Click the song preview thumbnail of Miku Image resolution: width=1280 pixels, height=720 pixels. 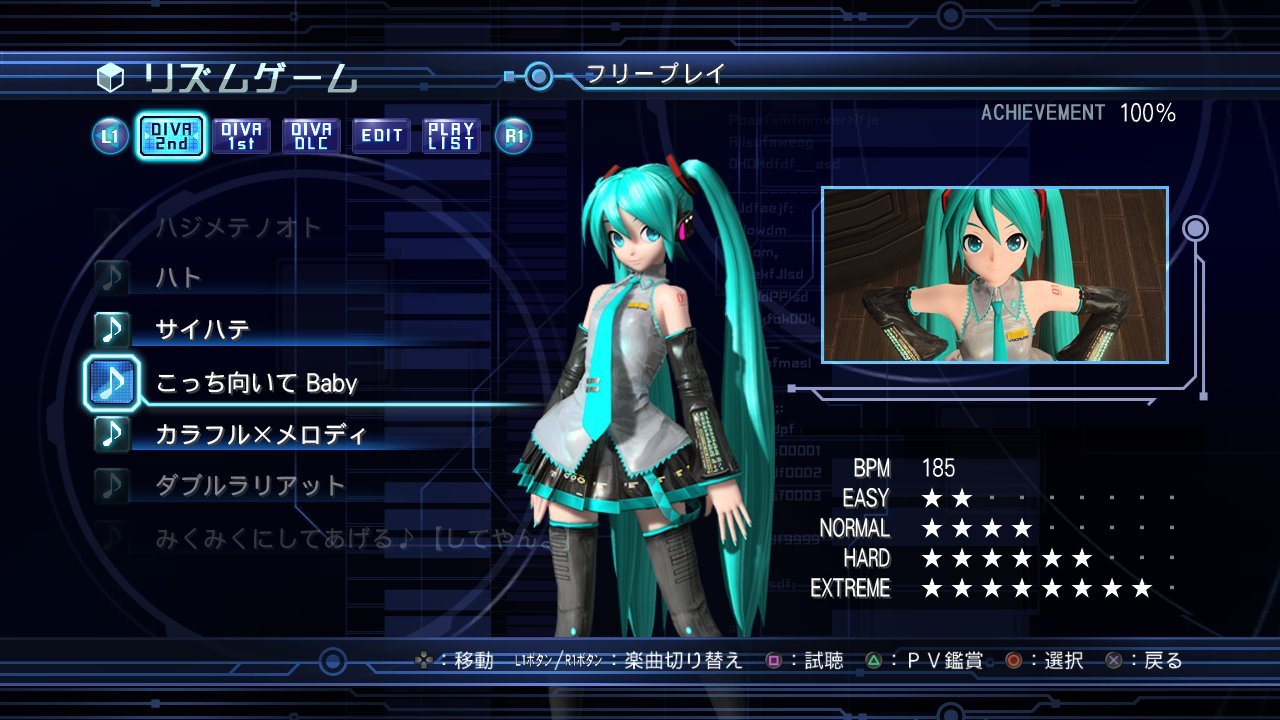(x=994, y=275)
